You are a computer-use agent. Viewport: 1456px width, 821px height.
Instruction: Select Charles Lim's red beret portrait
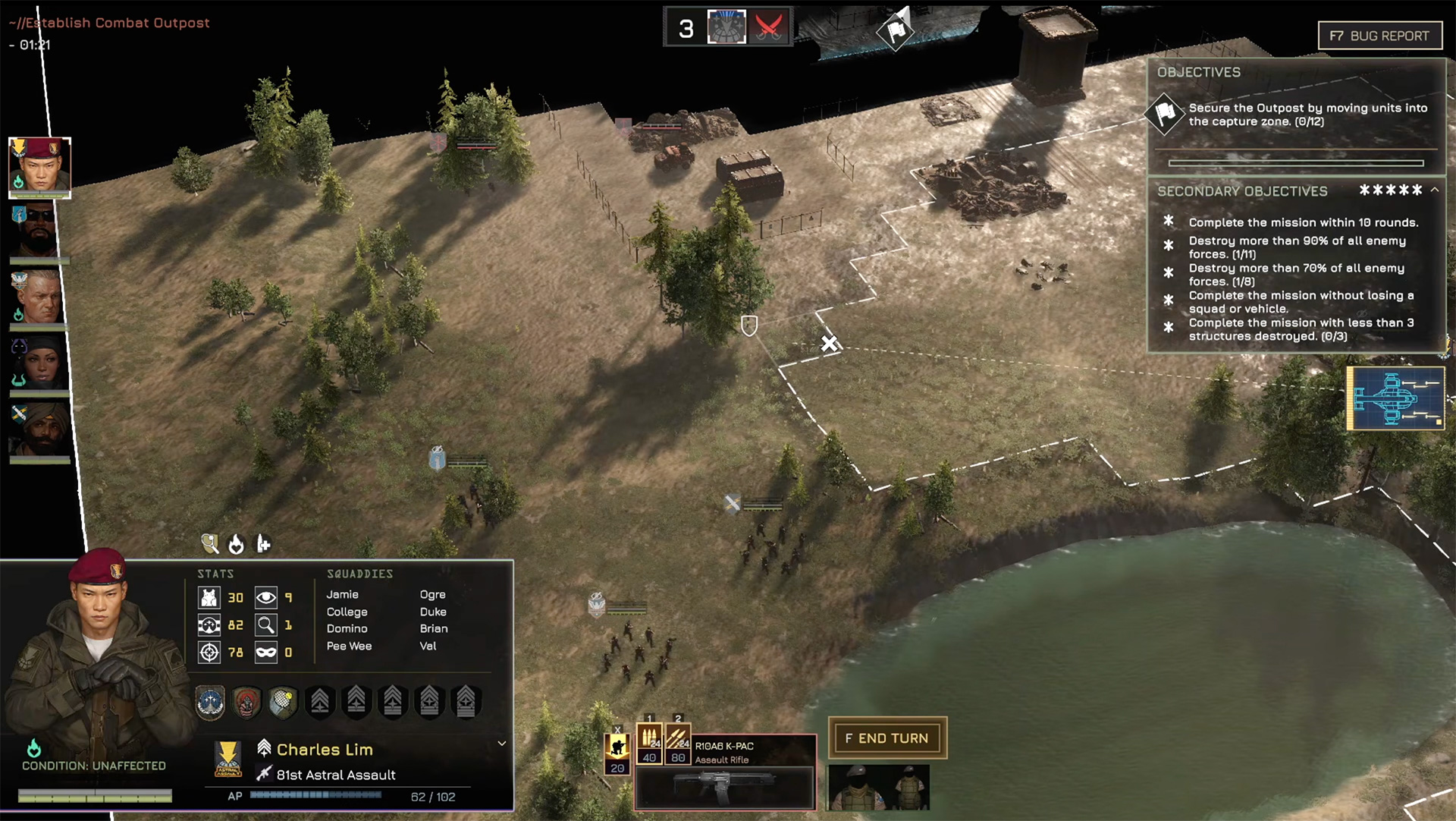[39, 168]
